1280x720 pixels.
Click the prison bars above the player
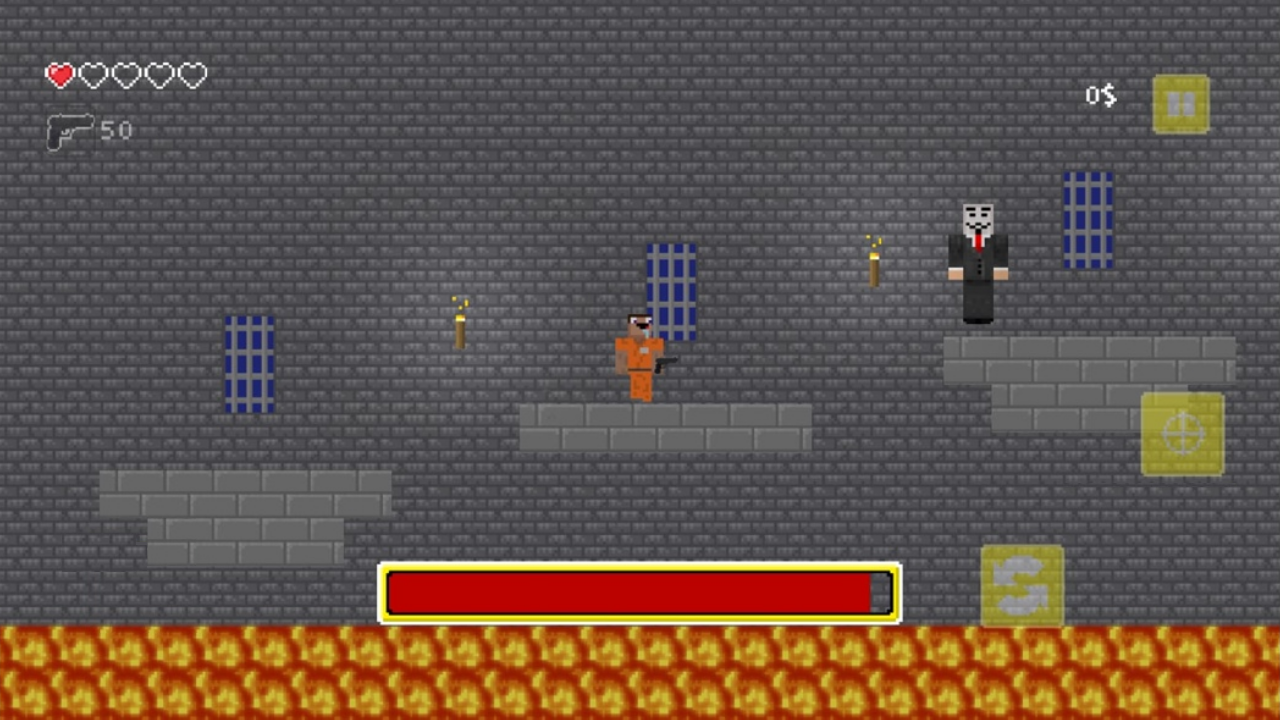coord(670,290)
